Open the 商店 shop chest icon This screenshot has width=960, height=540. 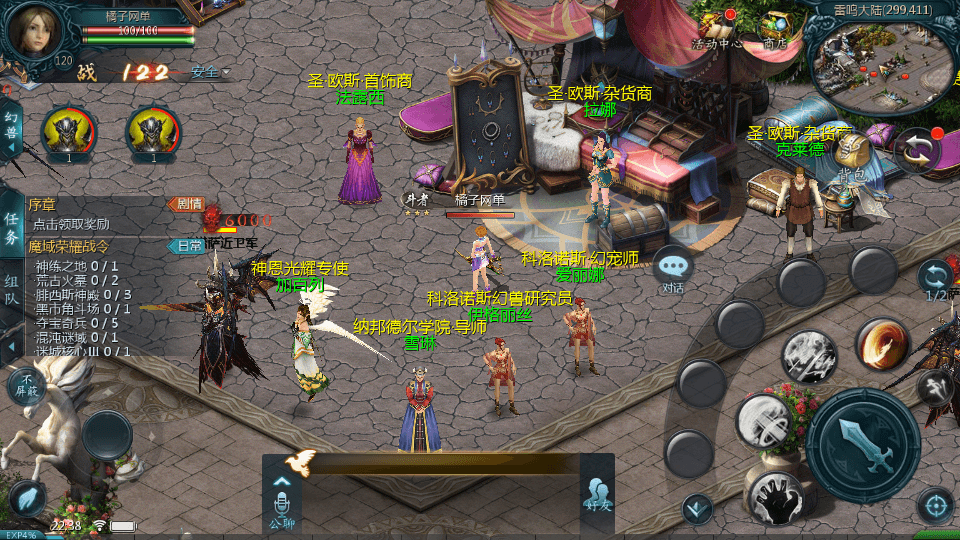point(777,30)
